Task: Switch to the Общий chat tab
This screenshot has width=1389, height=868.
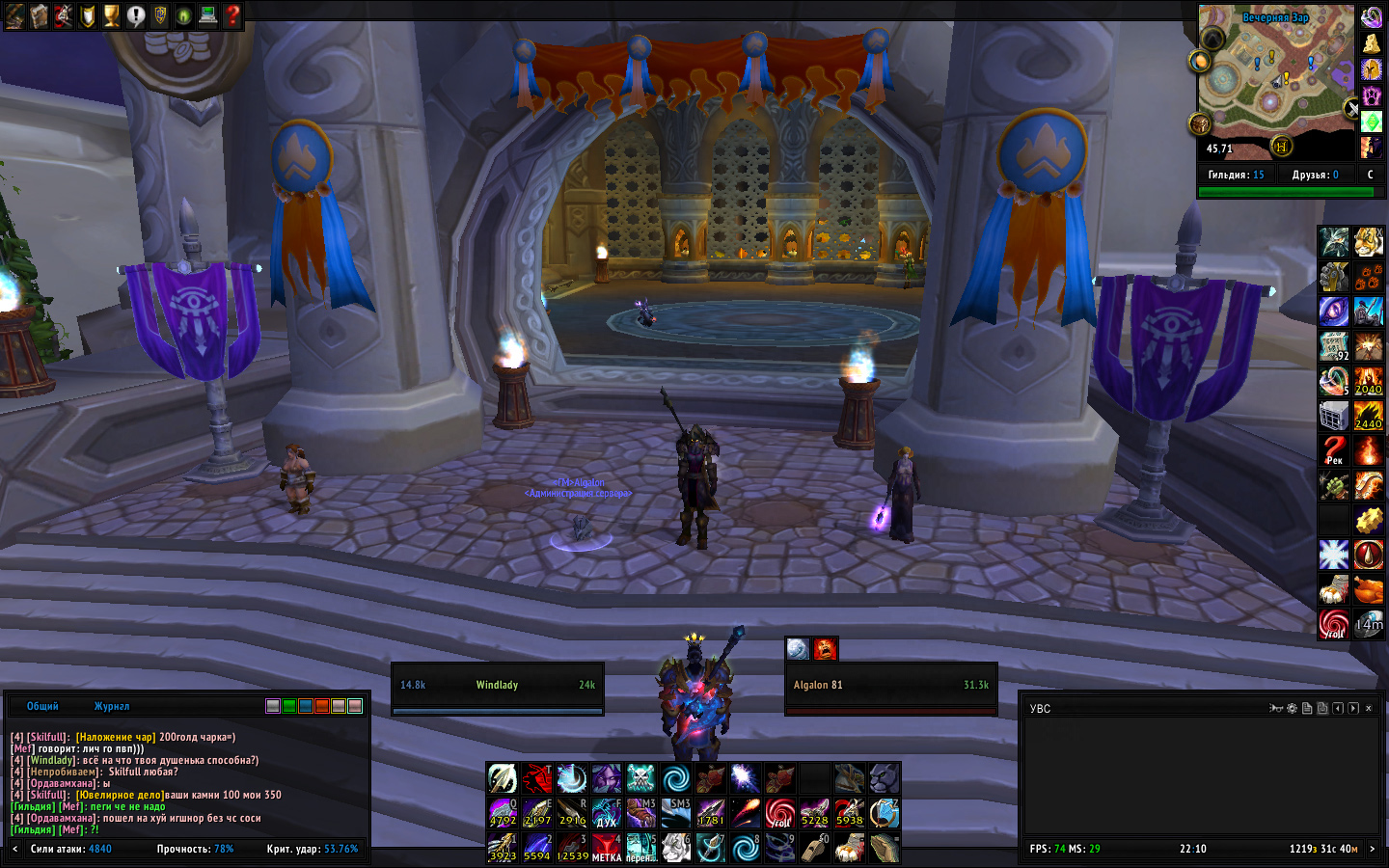Action: click(x=42, y=706)
